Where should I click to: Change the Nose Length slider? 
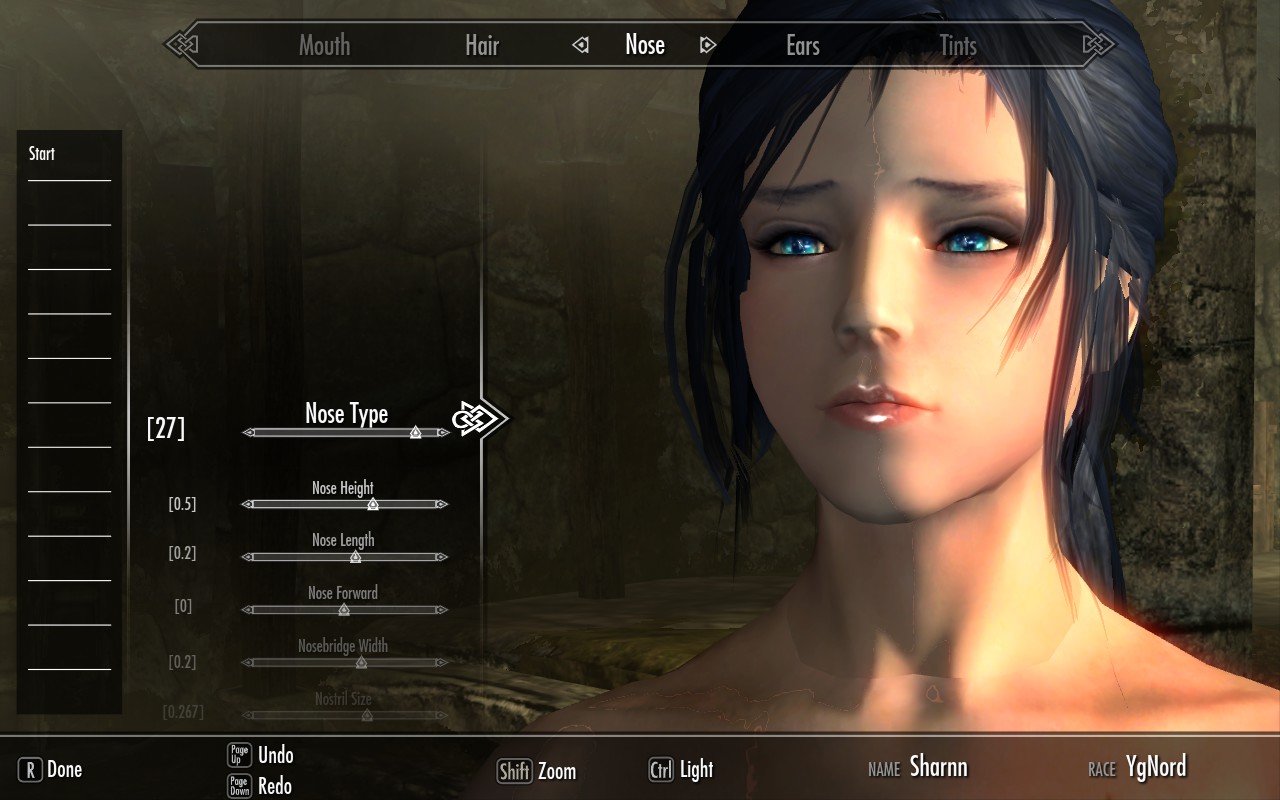355,556
